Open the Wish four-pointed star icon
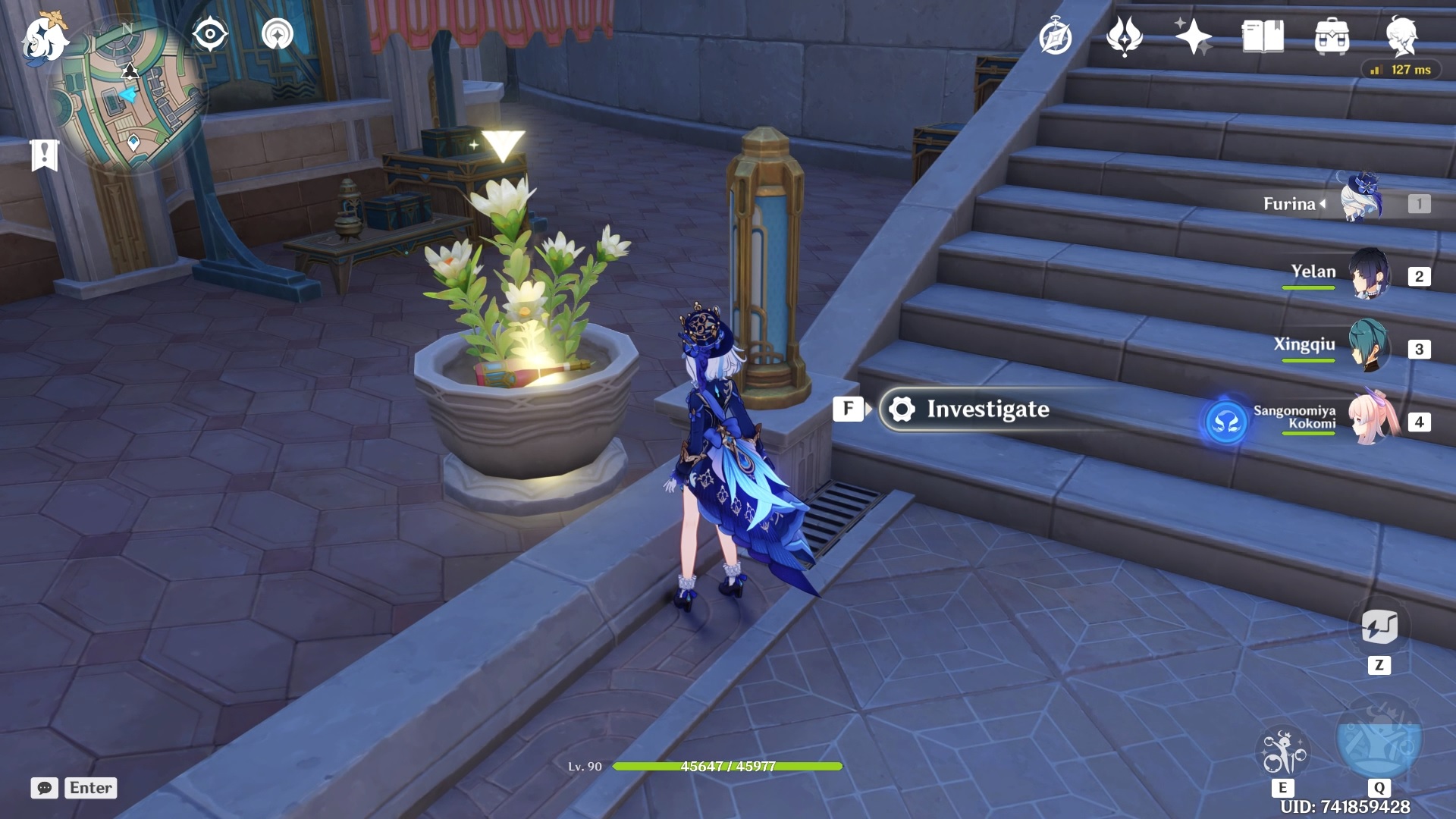The width and height of the screenshot is (1456, 819). click(x=1193, y=36)
